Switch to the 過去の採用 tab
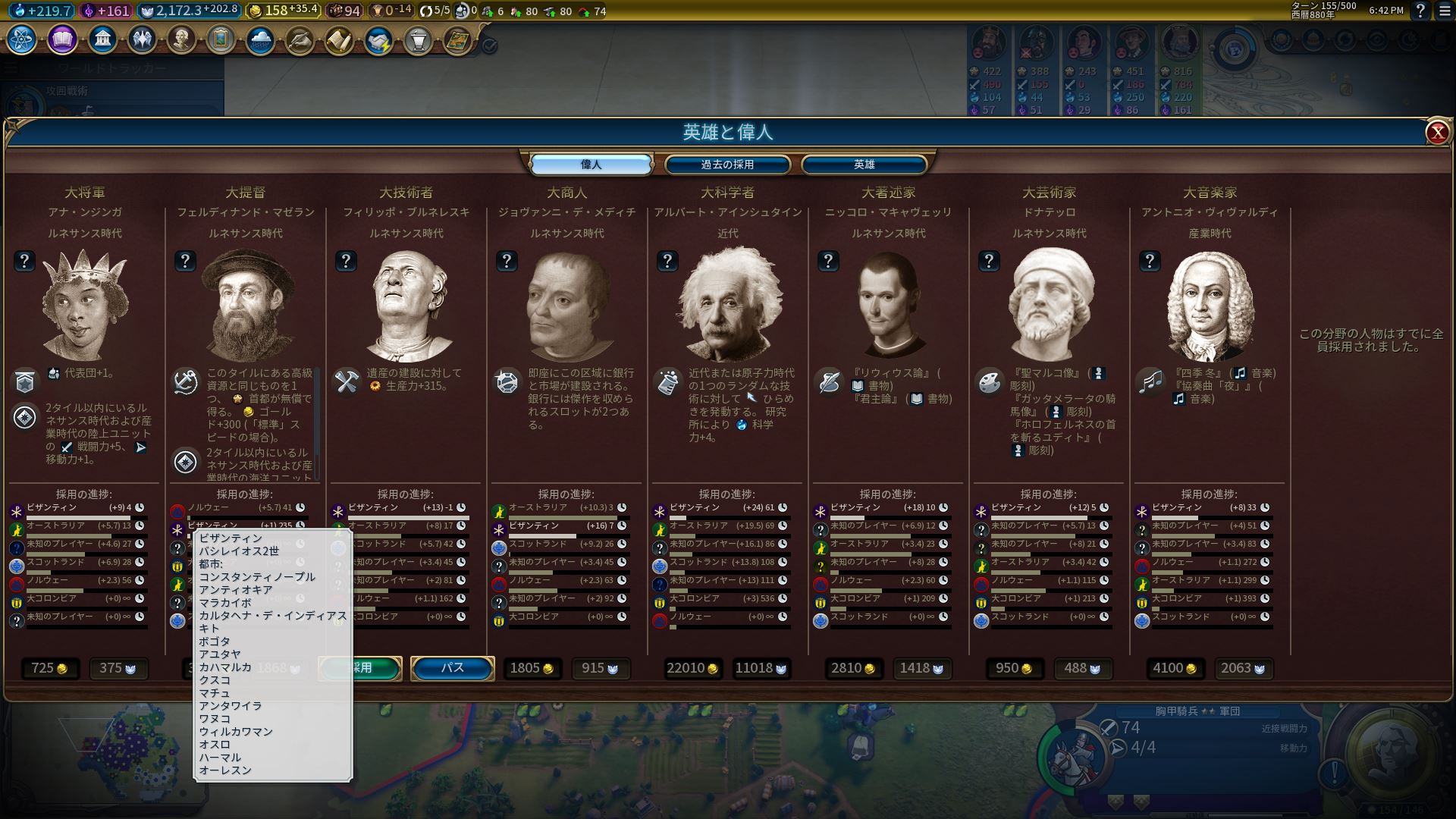Image resolution: width=1456 pixels, height=819 pixels. 727,165
